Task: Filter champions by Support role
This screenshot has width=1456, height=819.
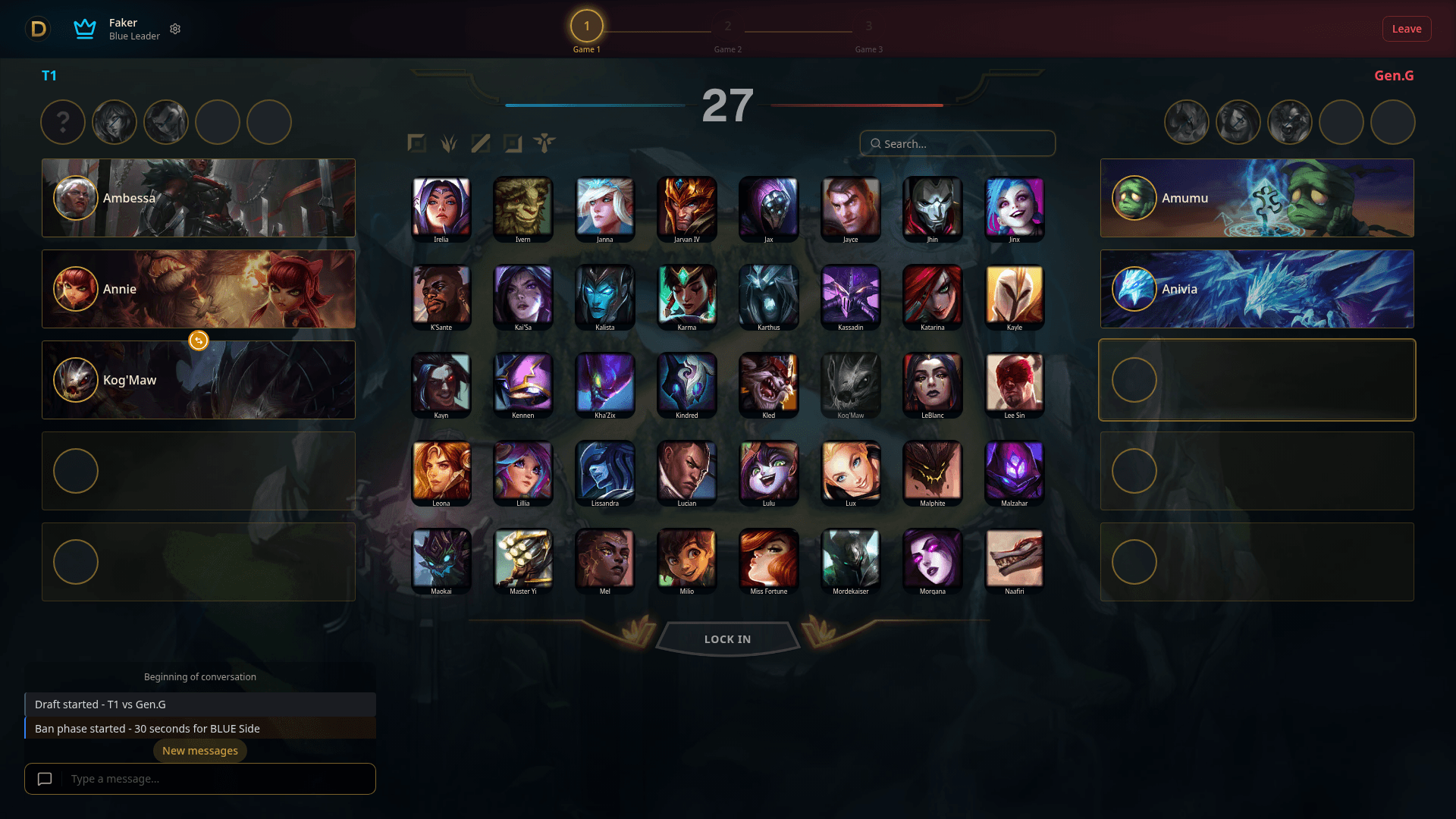Action: [x=548, y=143]
